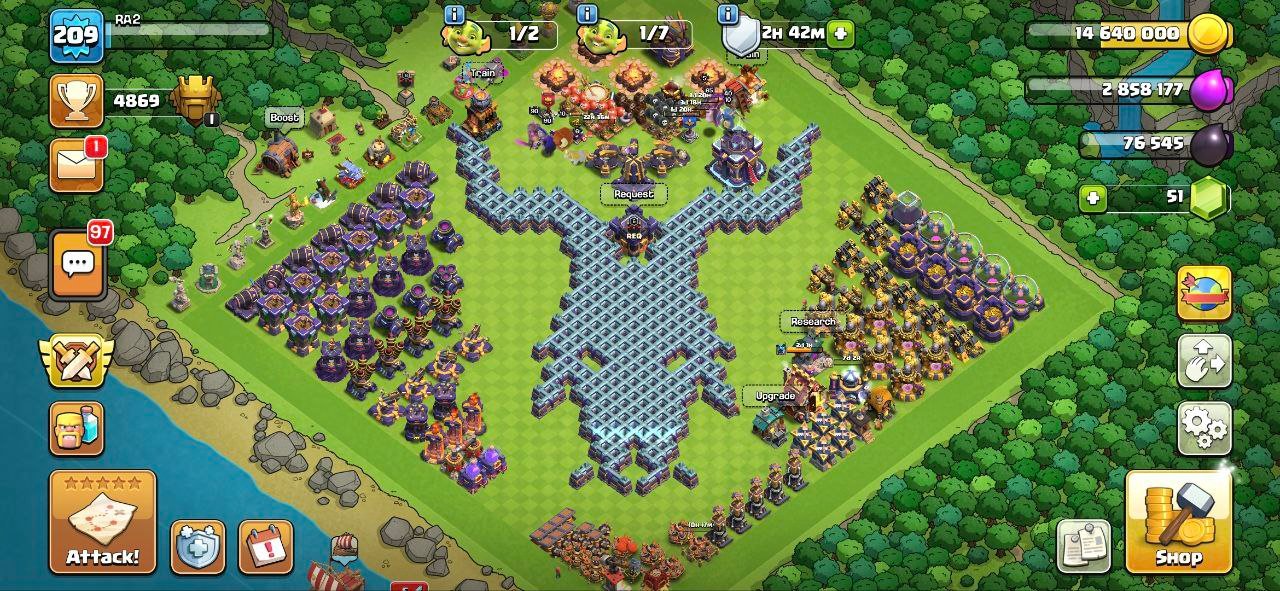Open the layout editor hand button
This screenshot has width=1280, height=591.
coord(1204,361)
